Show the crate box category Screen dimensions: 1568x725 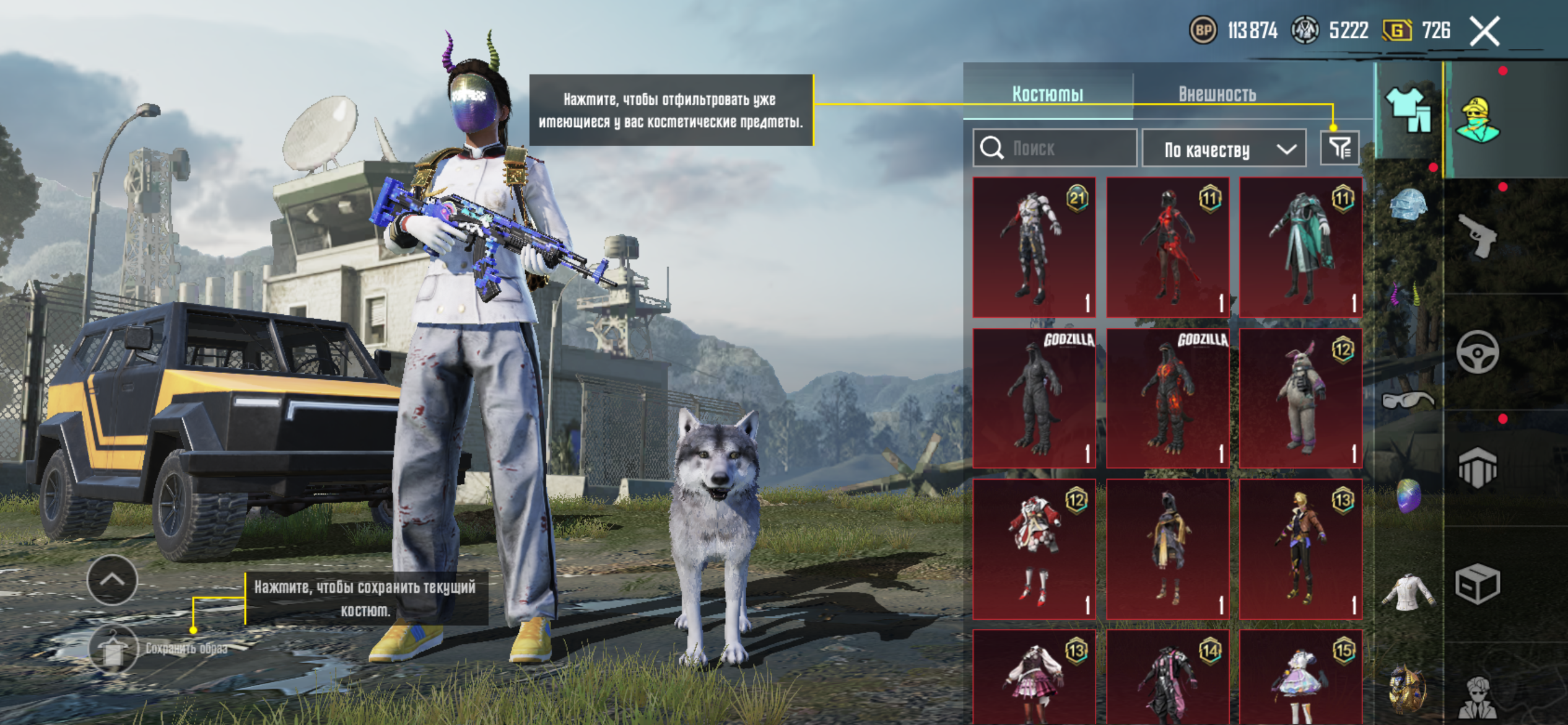point(1478,584)
